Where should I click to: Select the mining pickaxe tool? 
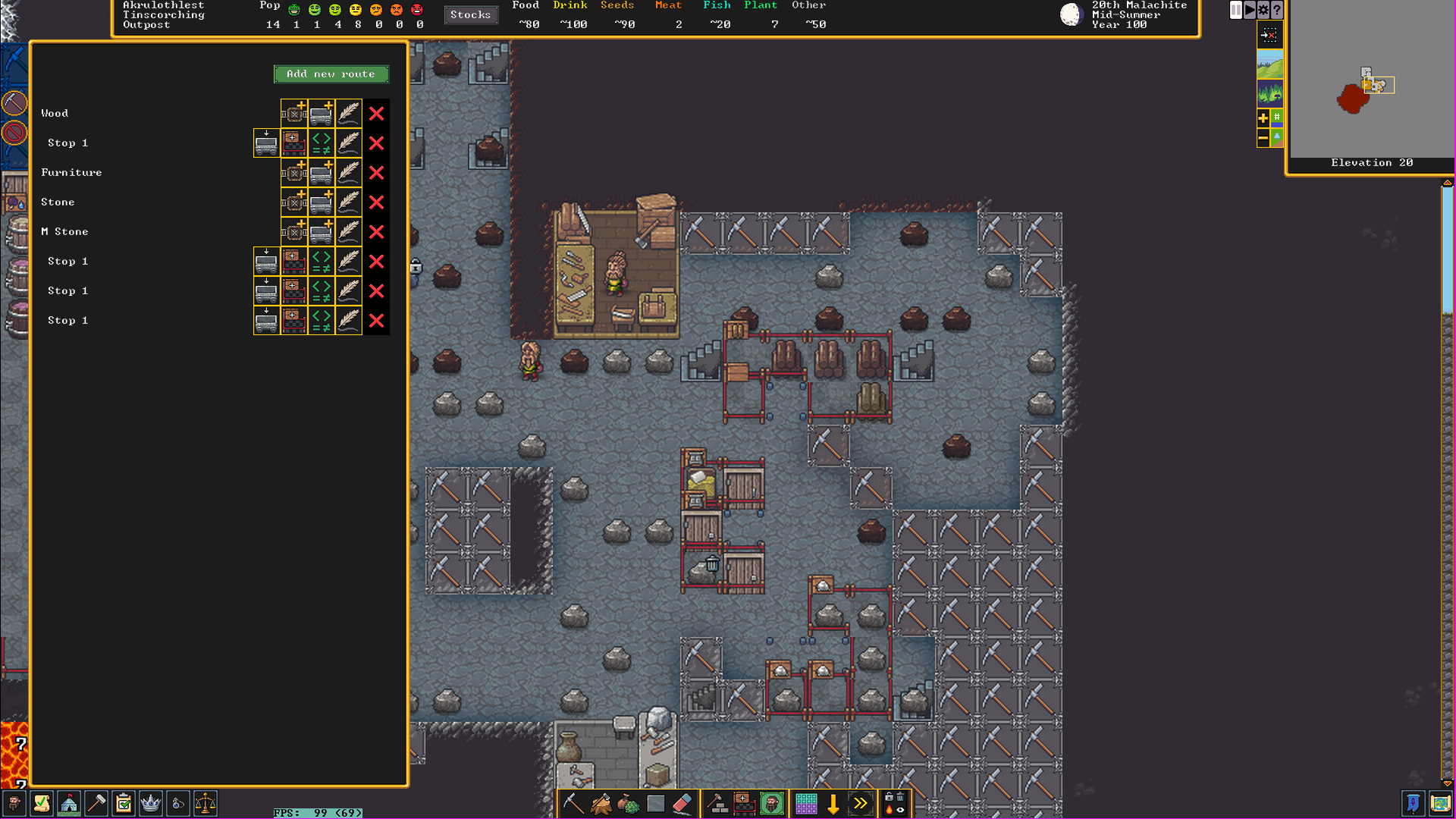coord(573,804)
